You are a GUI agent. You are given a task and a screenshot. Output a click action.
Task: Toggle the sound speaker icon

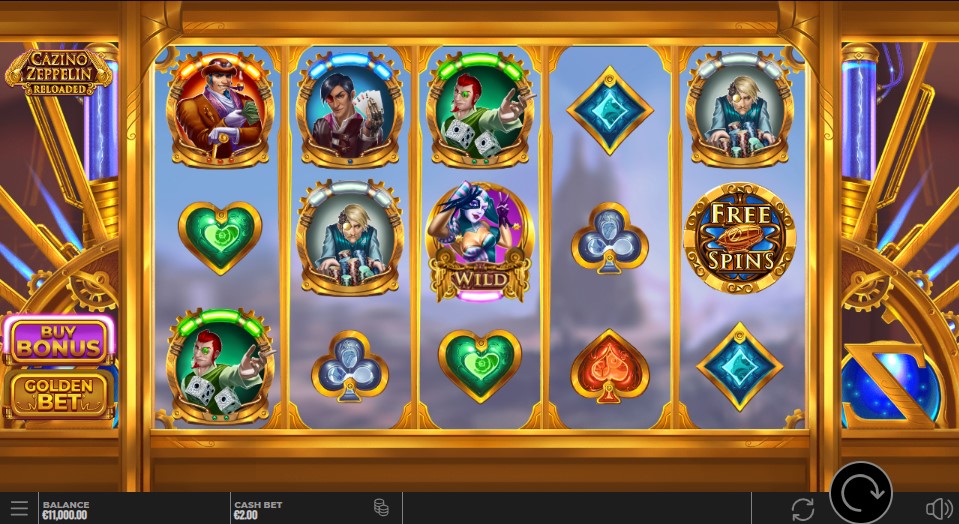coord(938,508)
